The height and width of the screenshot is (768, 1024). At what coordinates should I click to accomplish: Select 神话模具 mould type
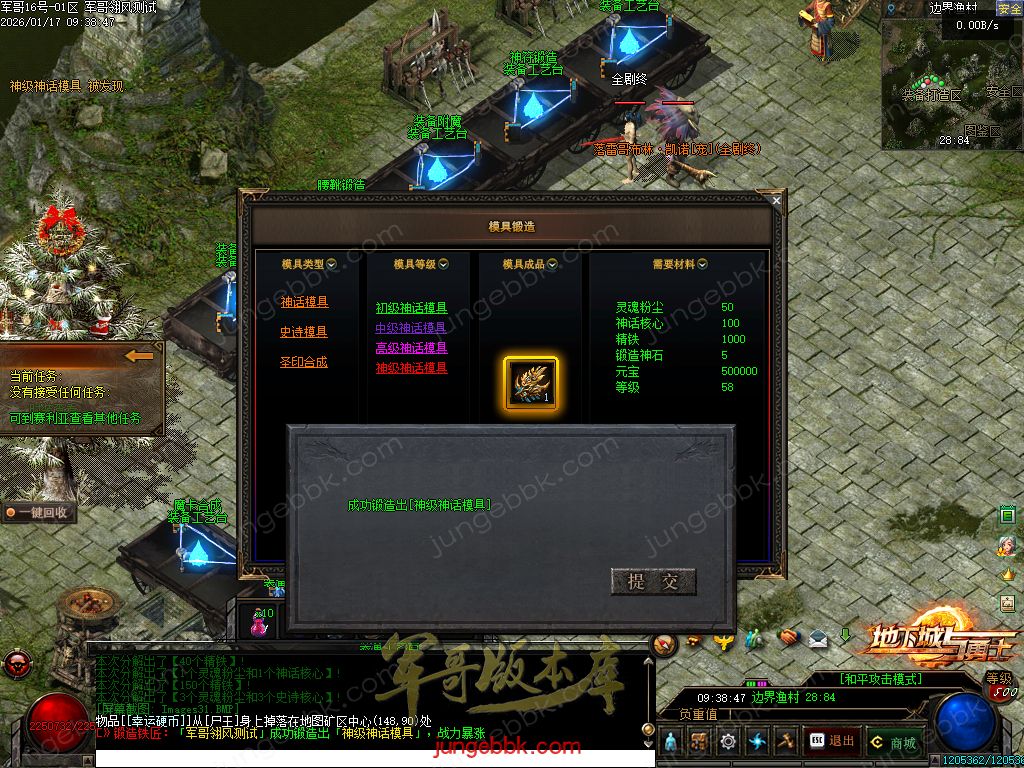[x=304, y=302]
